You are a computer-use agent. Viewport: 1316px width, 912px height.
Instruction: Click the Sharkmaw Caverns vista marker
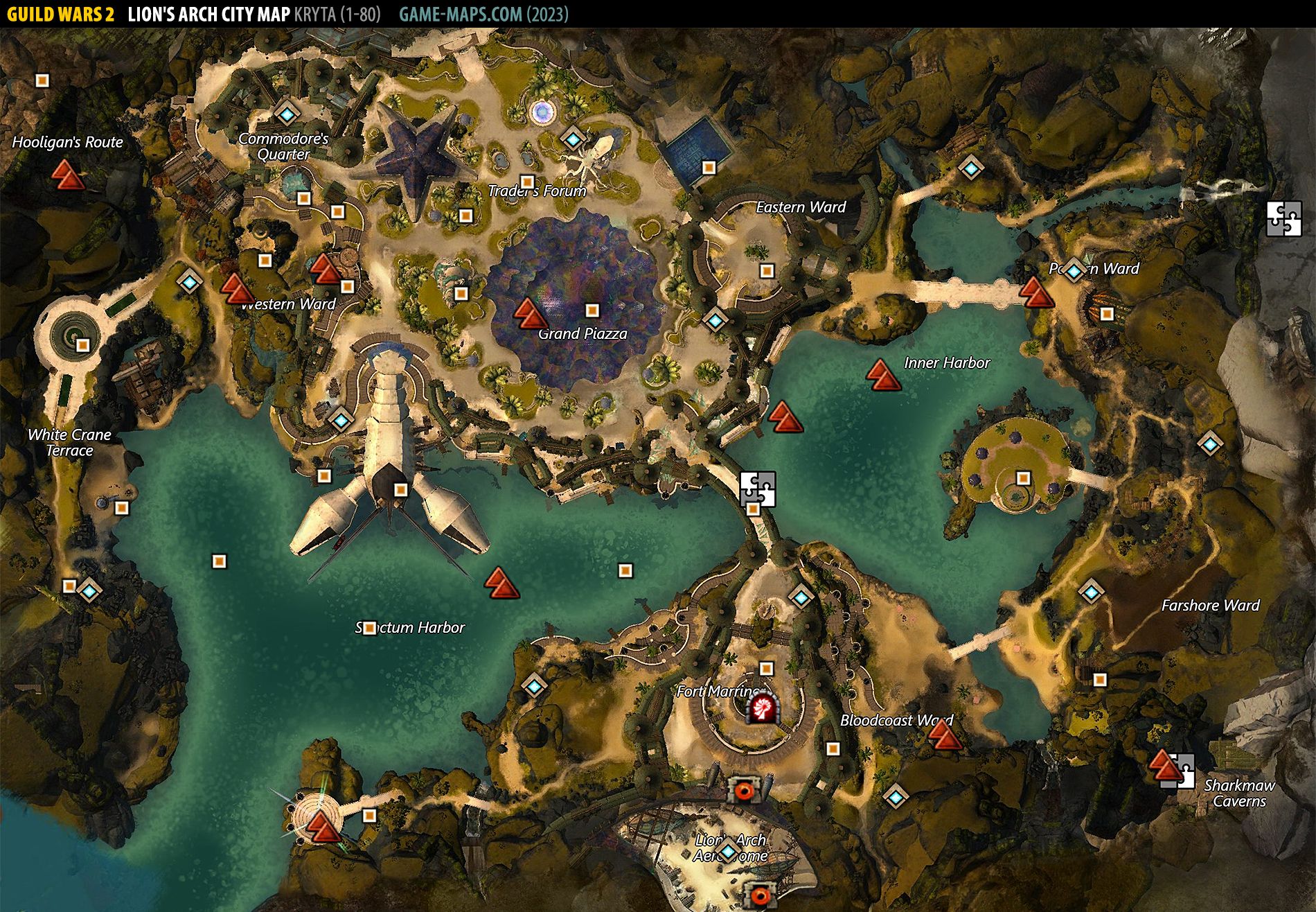pos(1164,765)
